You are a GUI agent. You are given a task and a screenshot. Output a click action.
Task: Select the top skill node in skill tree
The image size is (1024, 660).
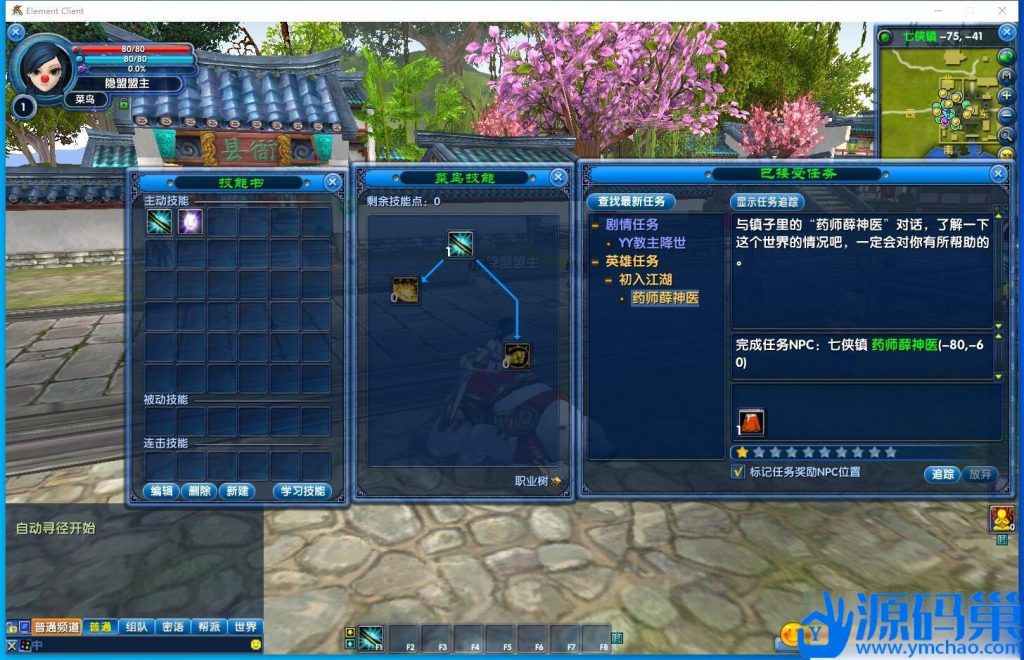460,244
